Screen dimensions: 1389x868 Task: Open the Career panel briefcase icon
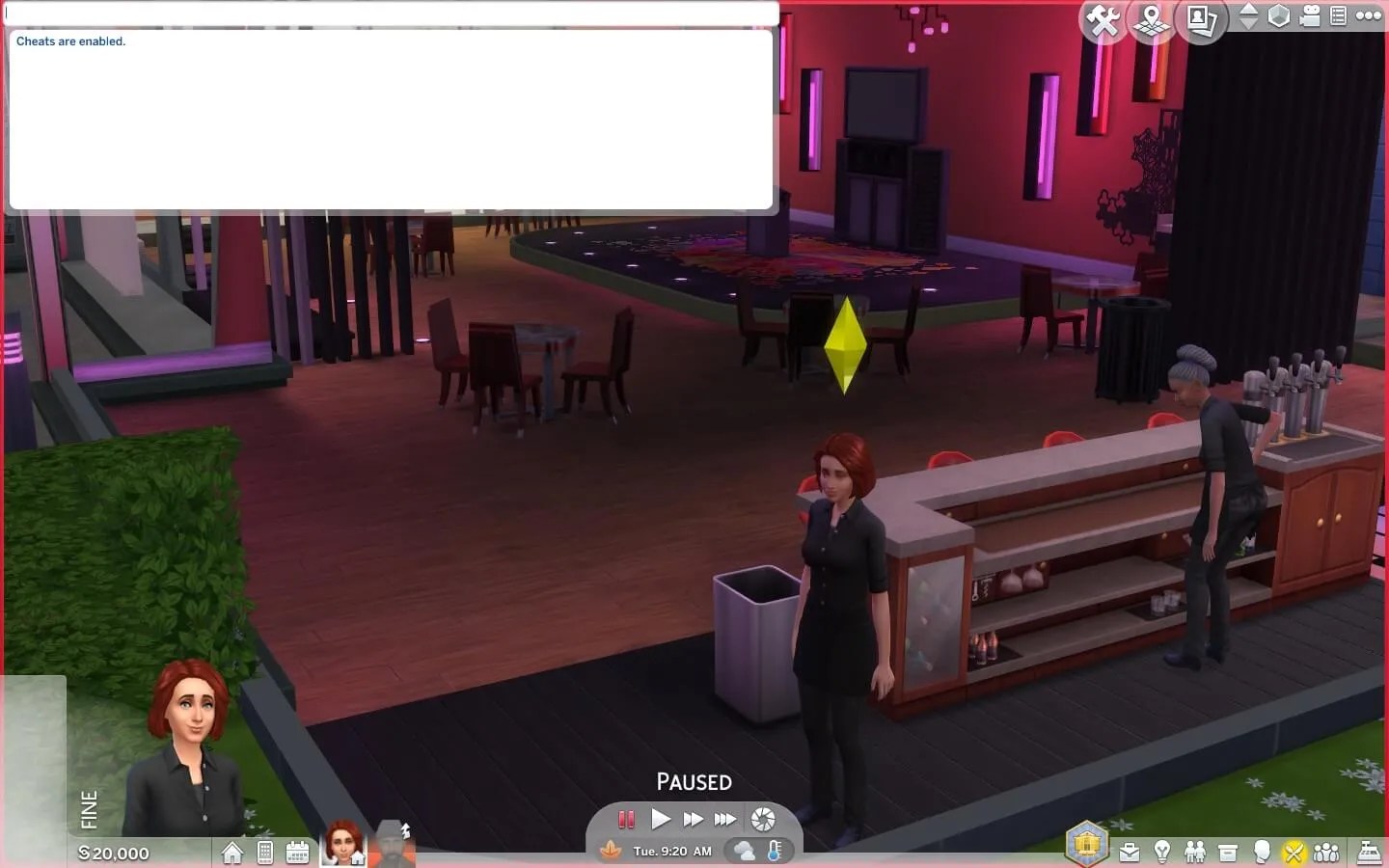point(1130,853)
